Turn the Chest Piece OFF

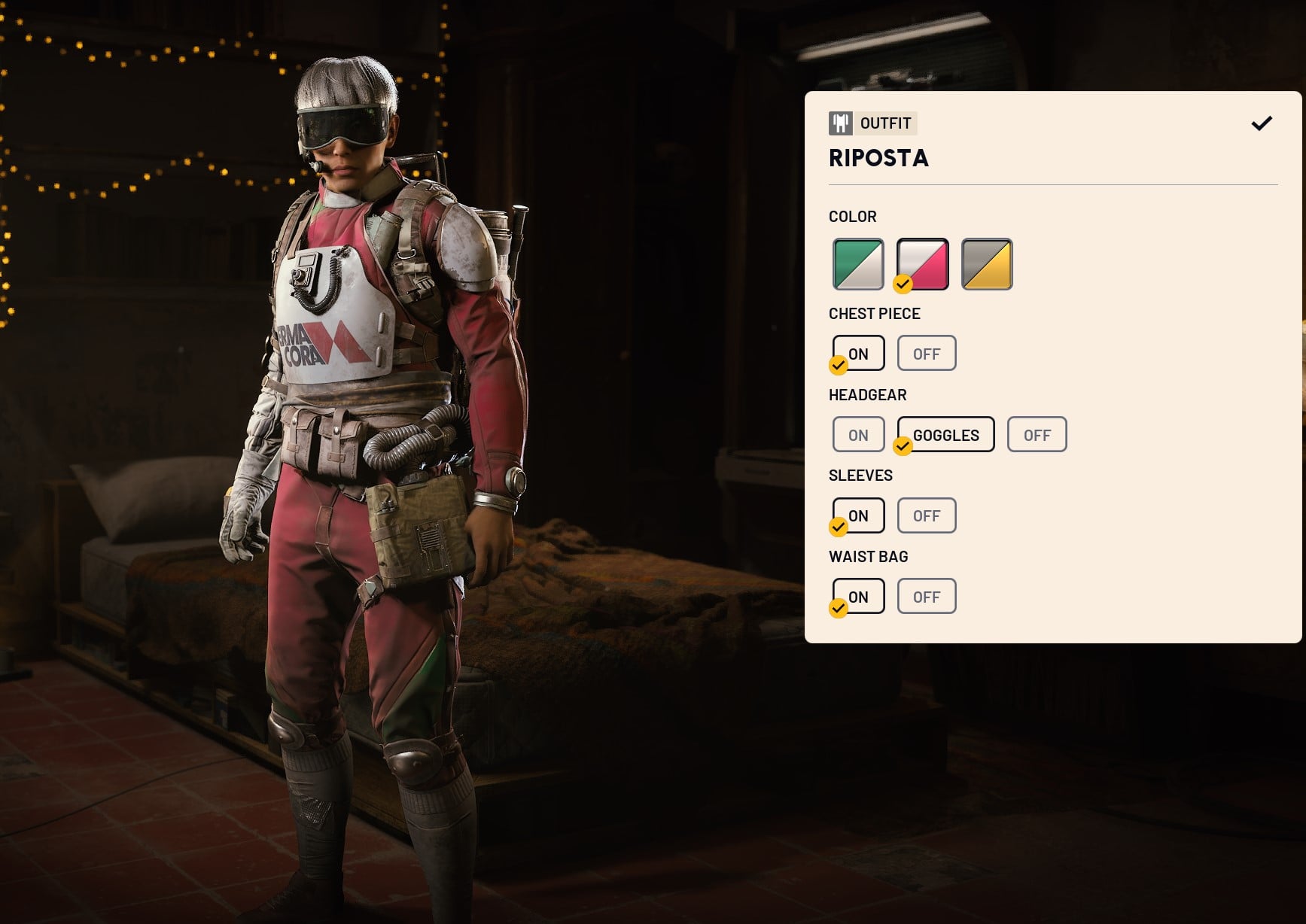coord(927,353)
